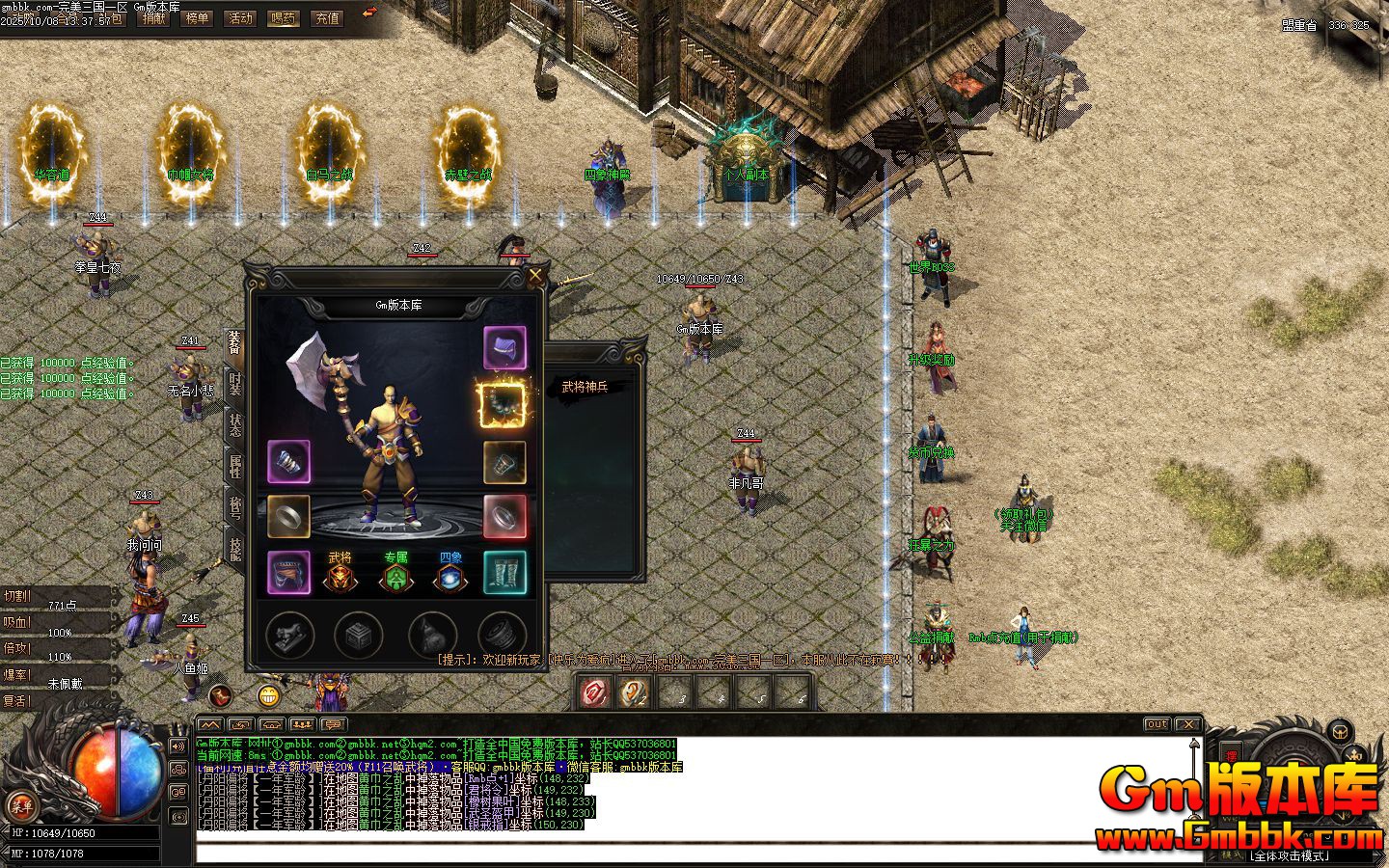Close the character equipment panel
1389x868 pixels.
pyautogui.click(x=535, y=276)
